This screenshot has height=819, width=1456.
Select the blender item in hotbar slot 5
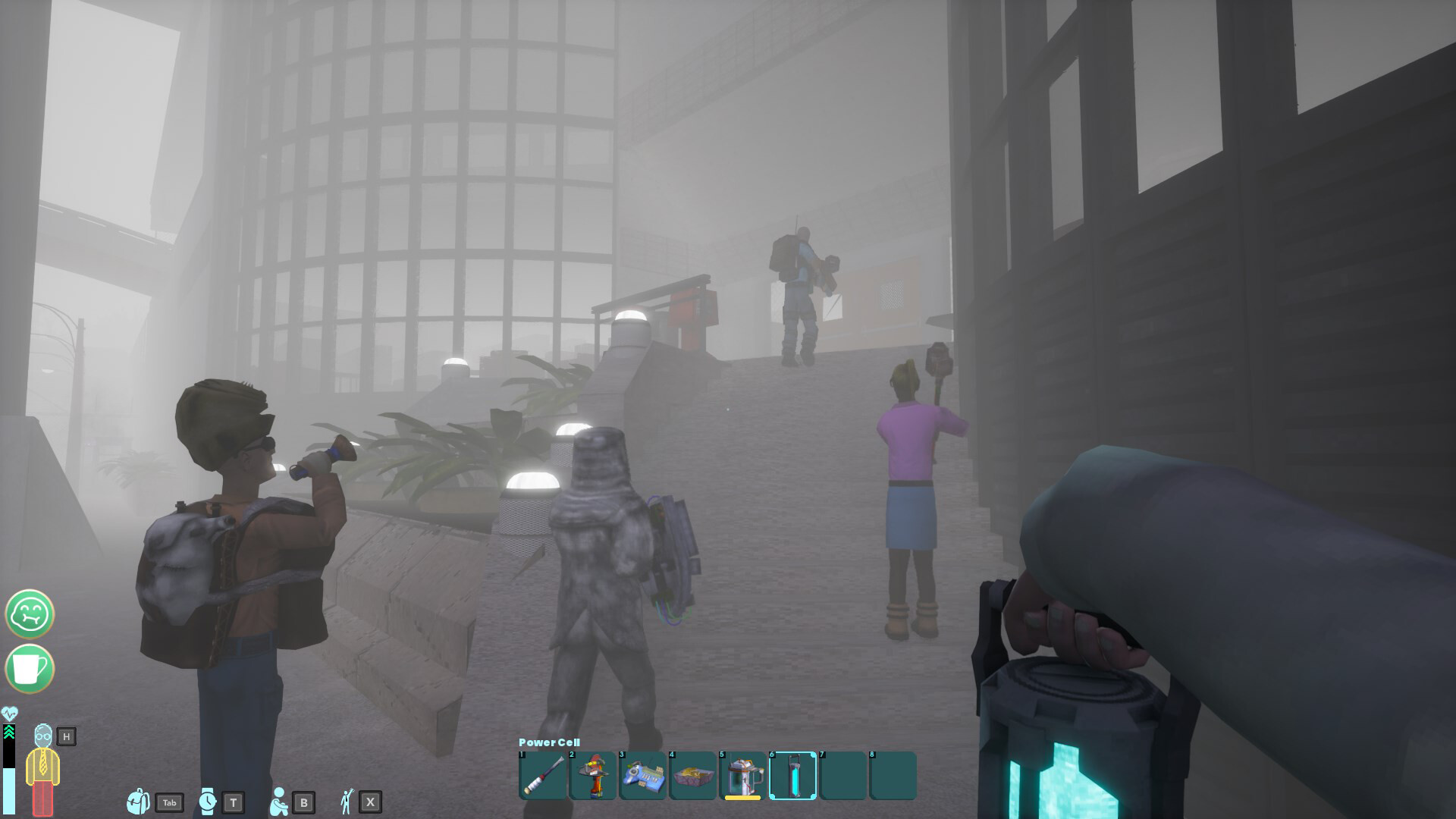[742, 775]
